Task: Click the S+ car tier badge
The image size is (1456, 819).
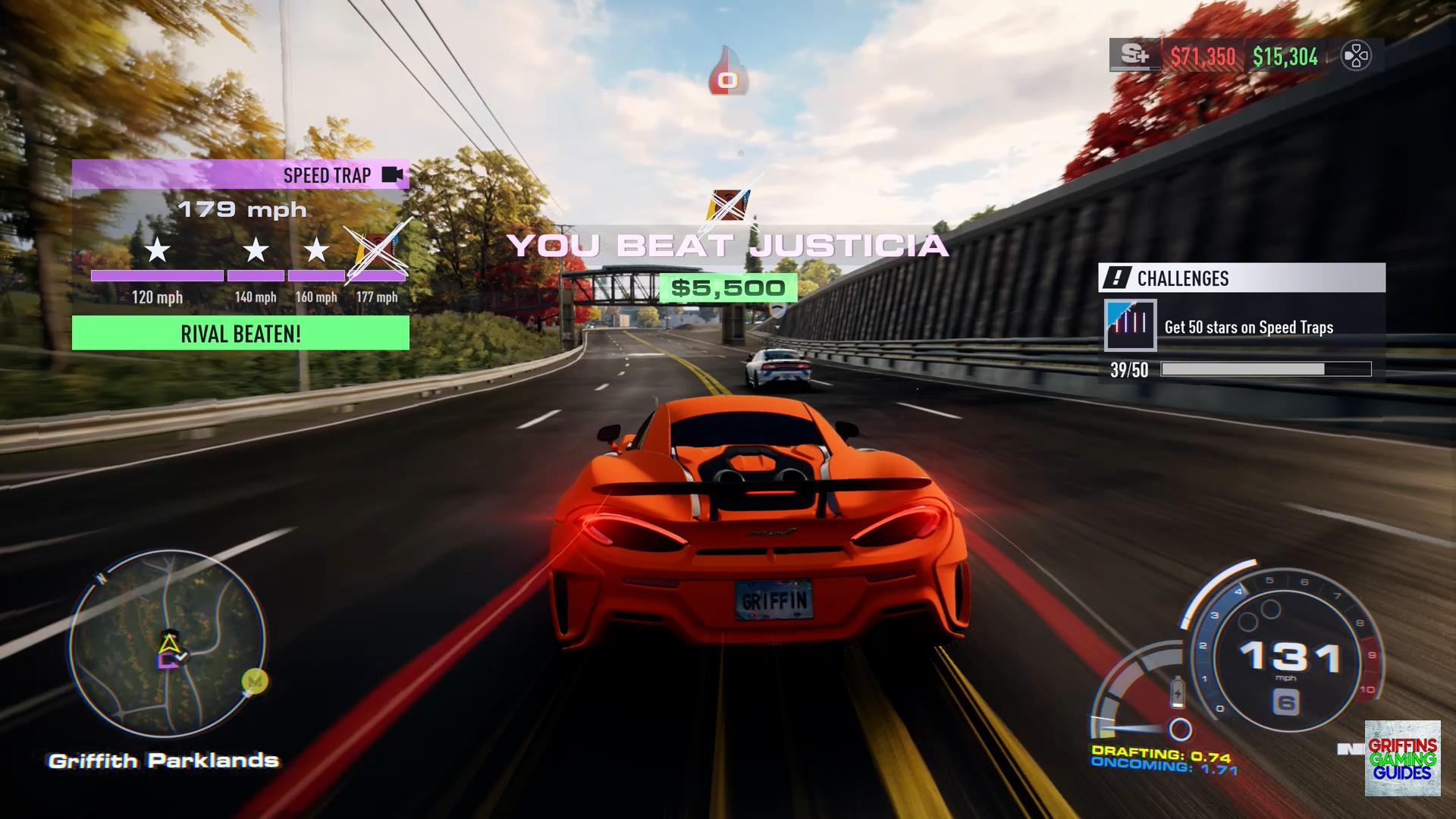Action: tap(1134, 55)
